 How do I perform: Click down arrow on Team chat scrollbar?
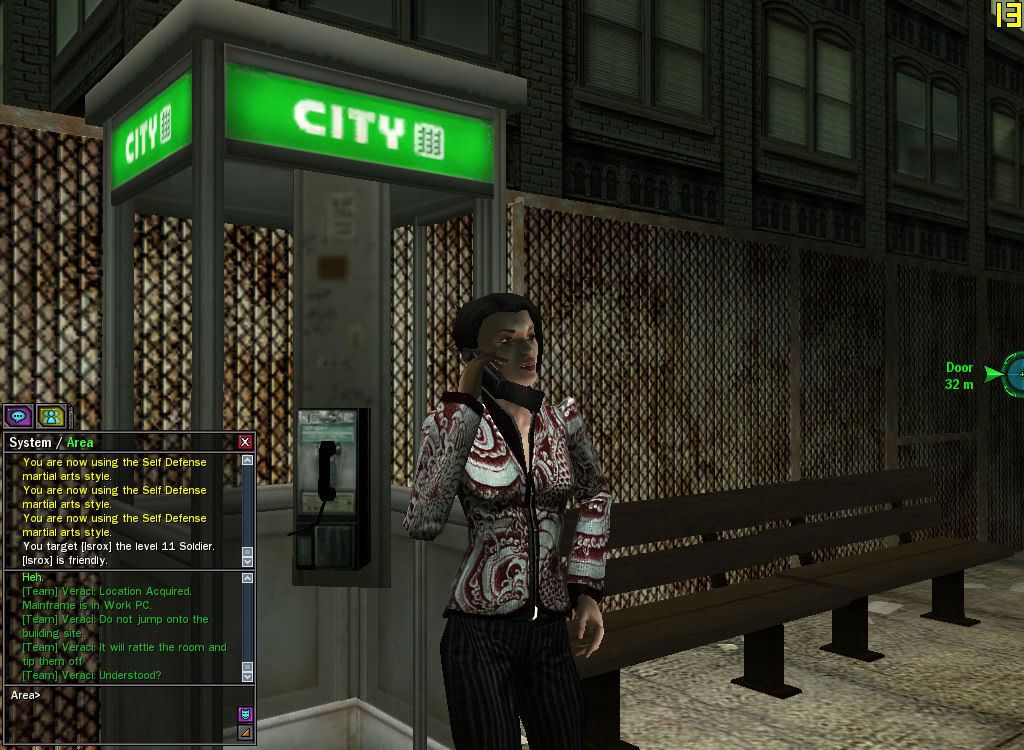247,677
